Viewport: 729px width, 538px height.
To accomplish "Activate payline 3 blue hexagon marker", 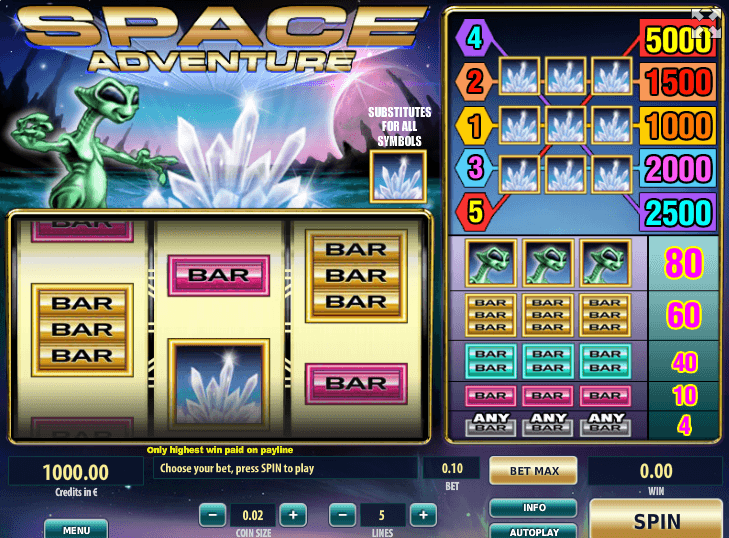I will tap(473, 167).
